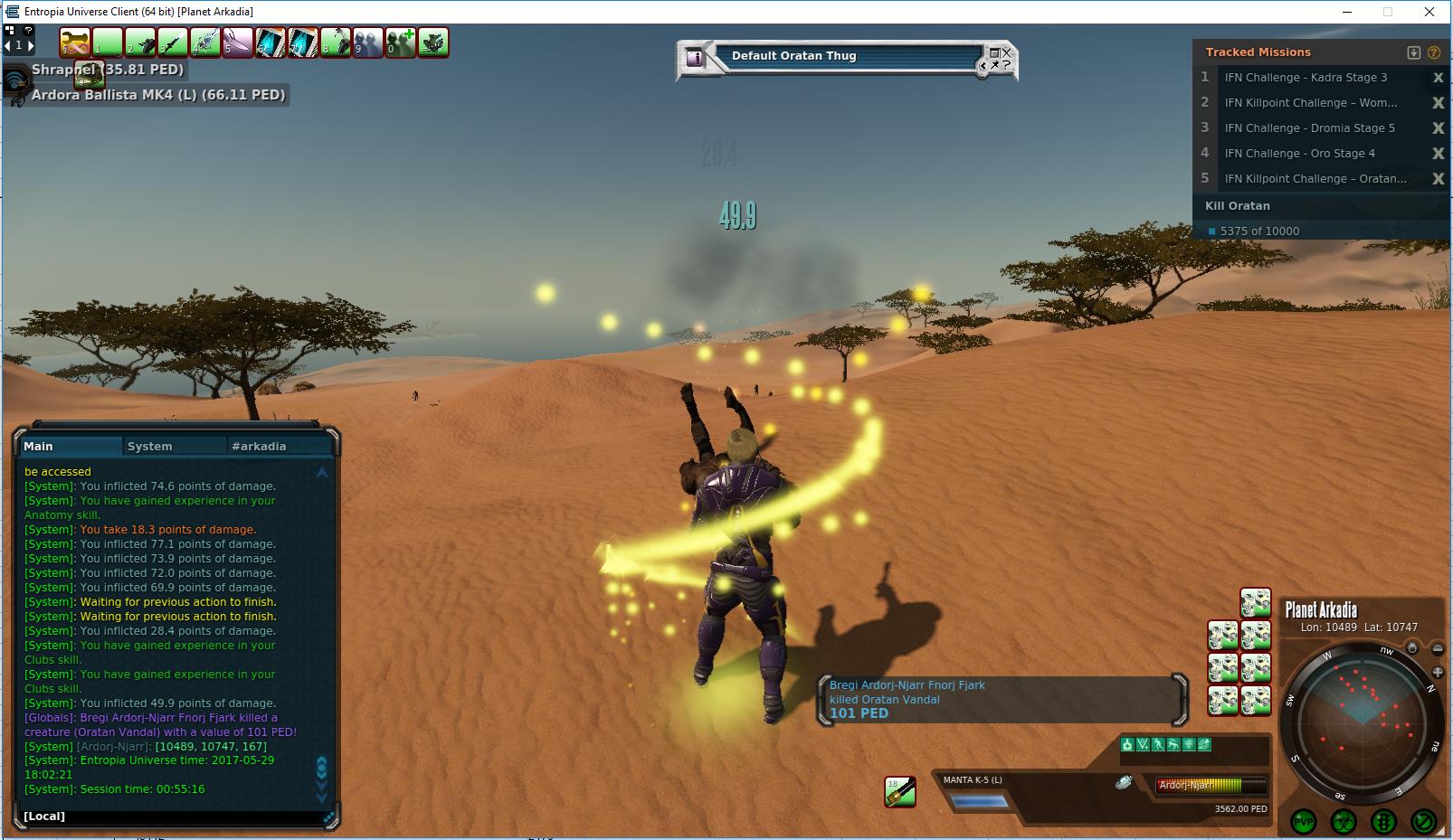Image resolution: width=1453 pixels, height=840 pixels.
Task: Remove IFN Challenge - Dromia Stage 5 from tracking
Action: (x=1438, y=128)
